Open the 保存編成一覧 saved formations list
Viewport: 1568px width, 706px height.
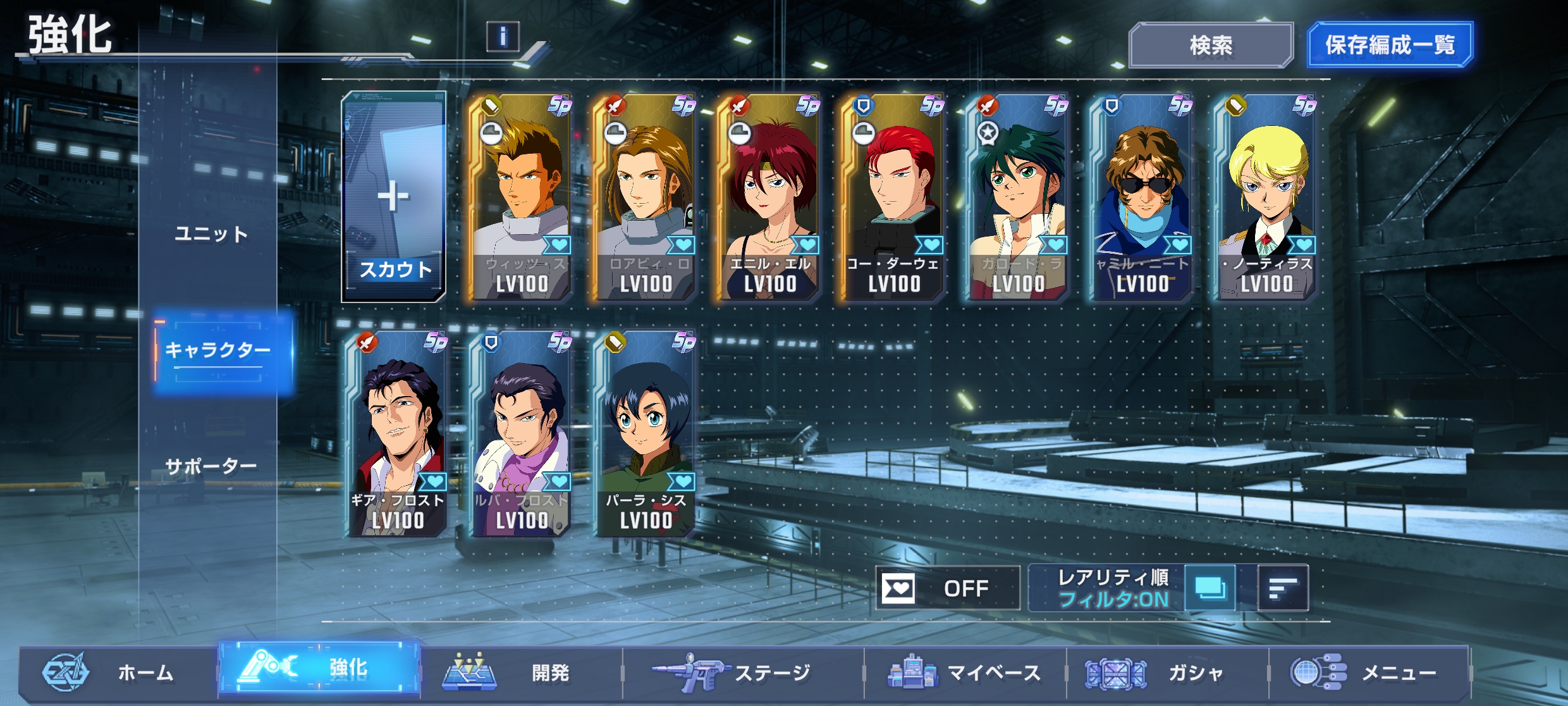pos(1390,45)
